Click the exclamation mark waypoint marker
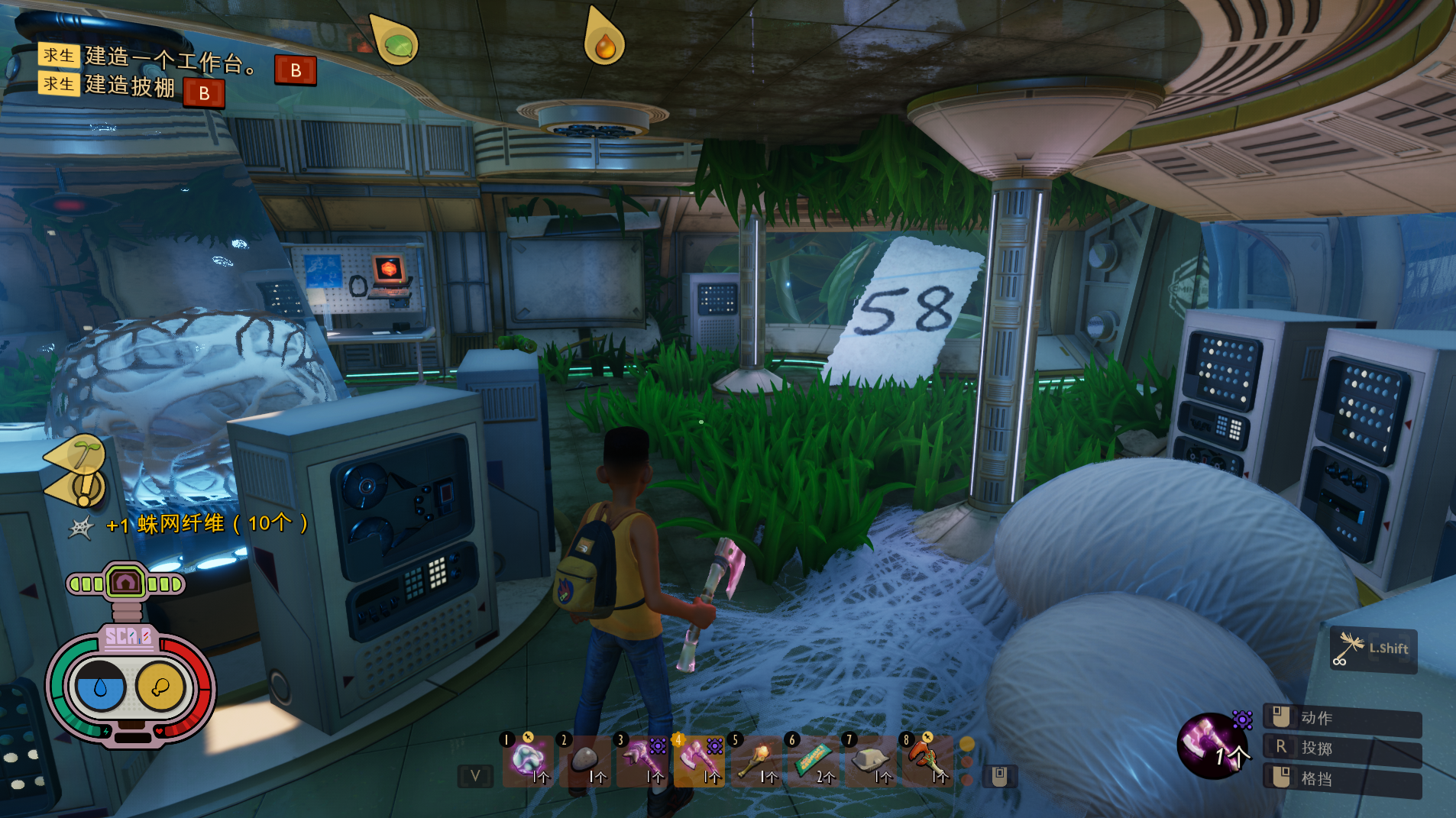This screenshot has height=818, width=1456. point(84,487)
